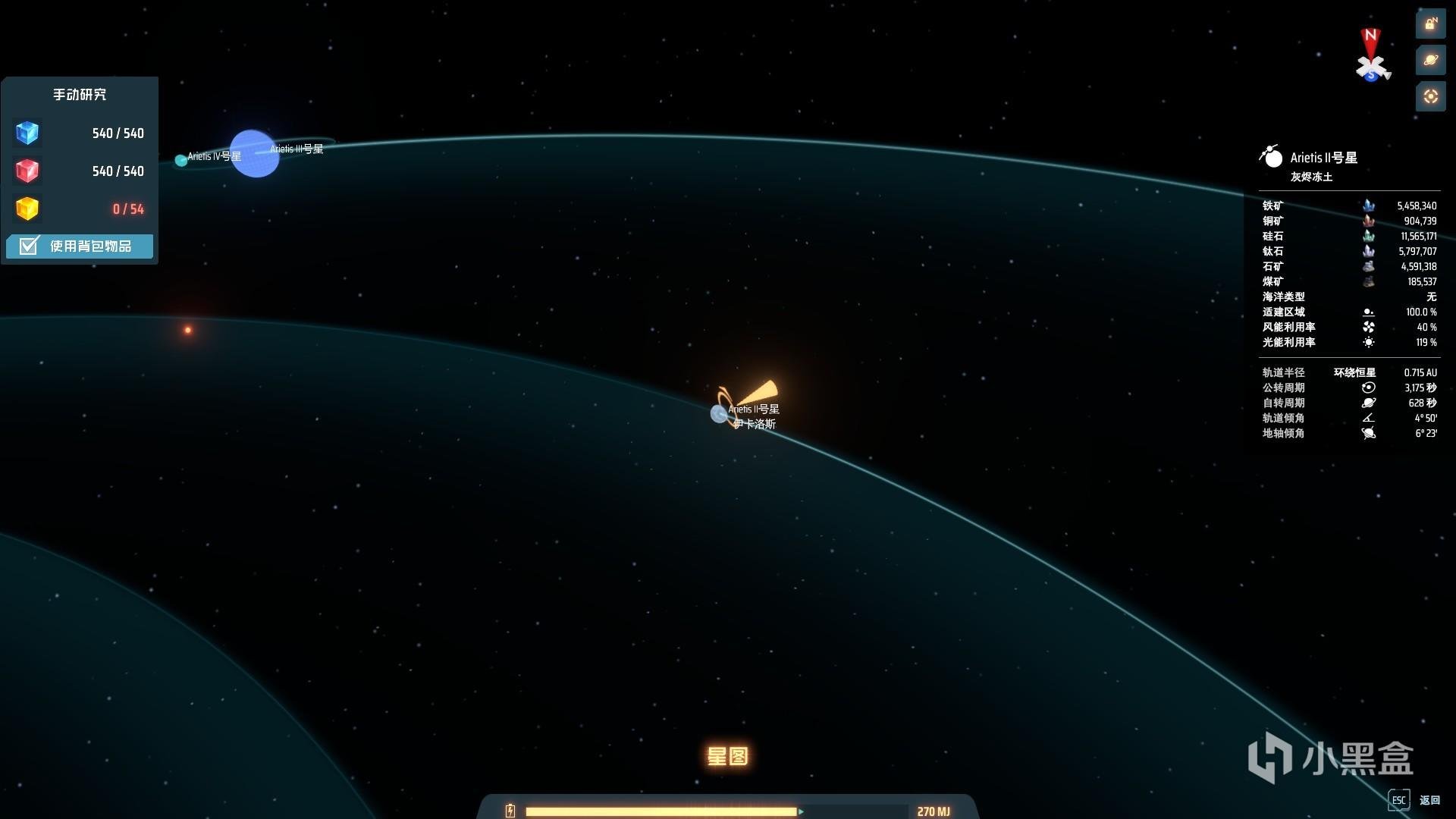
Task: Select the planet view icon on the right sidebar
Action: [1431, 59]
